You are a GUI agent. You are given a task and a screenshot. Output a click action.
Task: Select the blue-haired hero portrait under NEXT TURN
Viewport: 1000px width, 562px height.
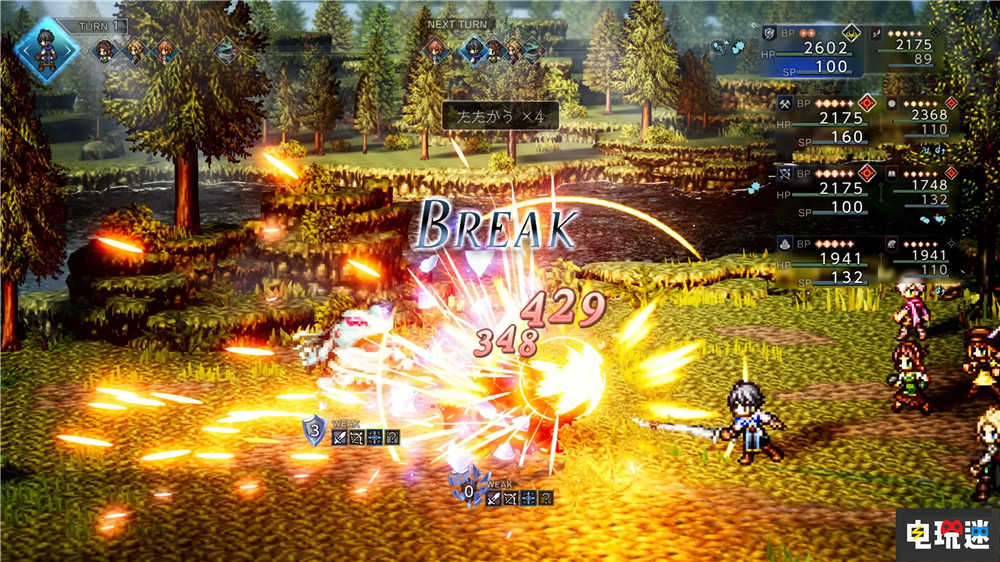point(471,51)
